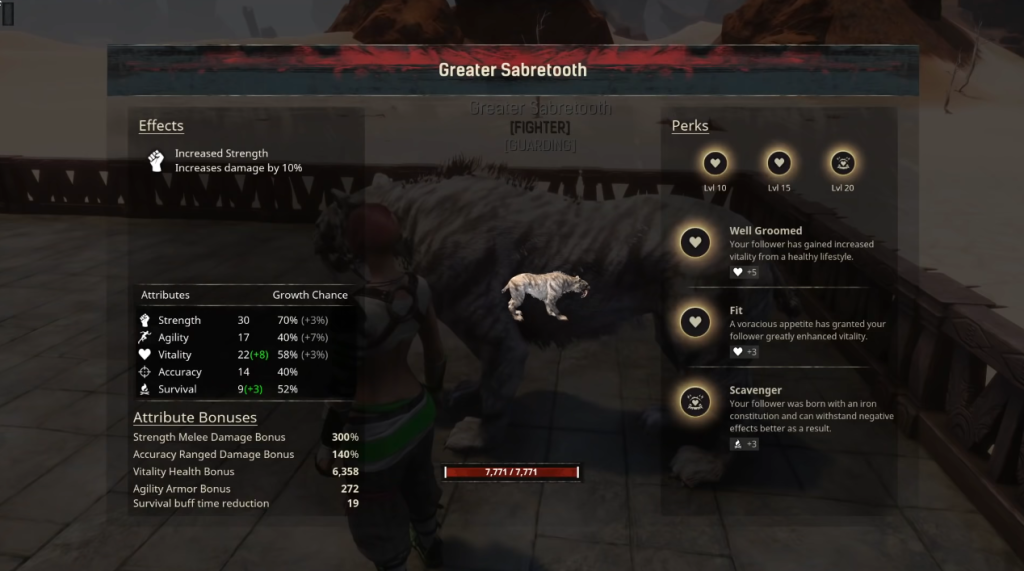Select the Lvl 20 perk icon
Viewport: 1024px width, 571px height.
[842, 163]
